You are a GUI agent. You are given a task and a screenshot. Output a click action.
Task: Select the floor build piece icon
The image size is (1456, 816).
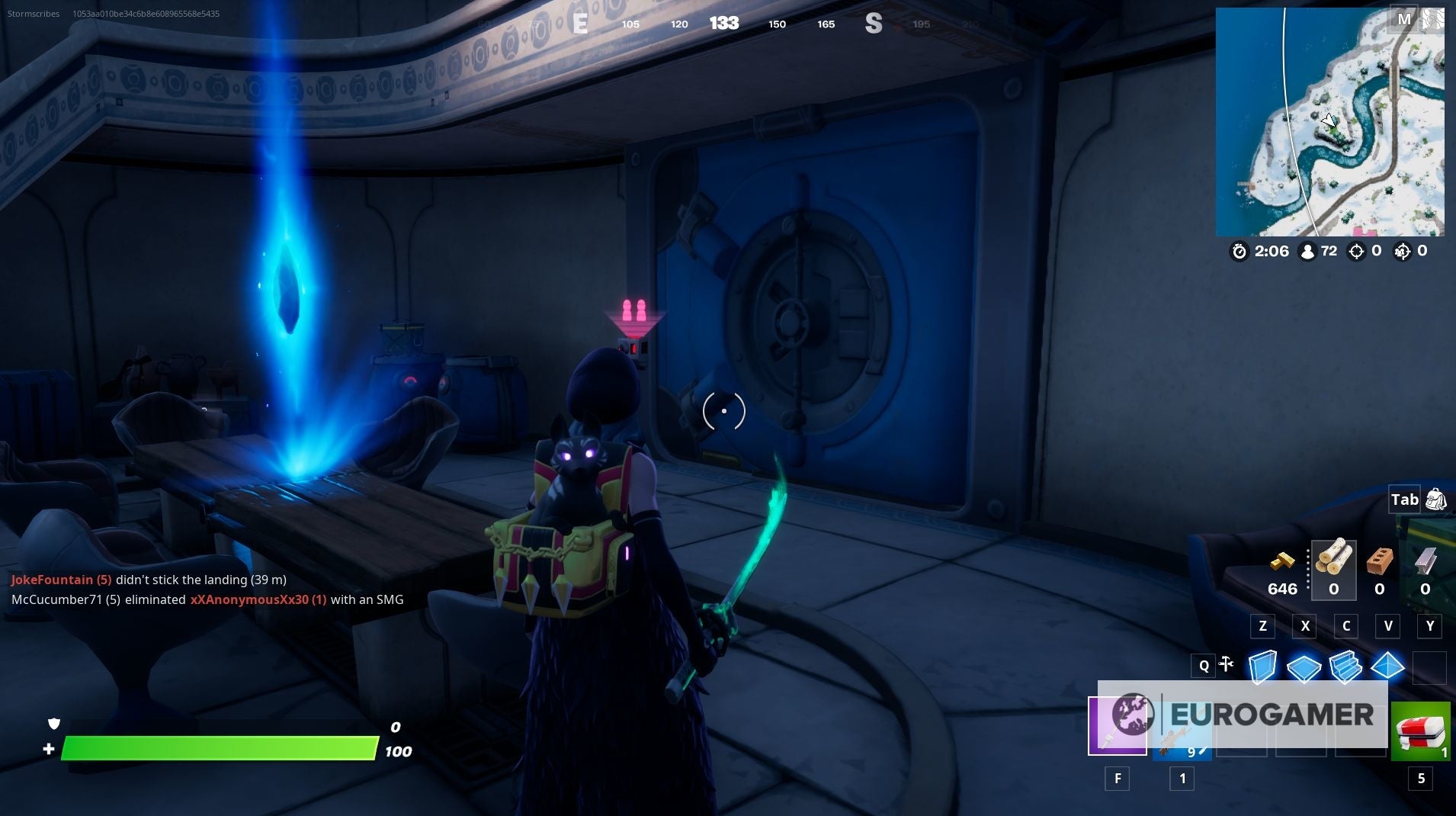(1305, 667)
